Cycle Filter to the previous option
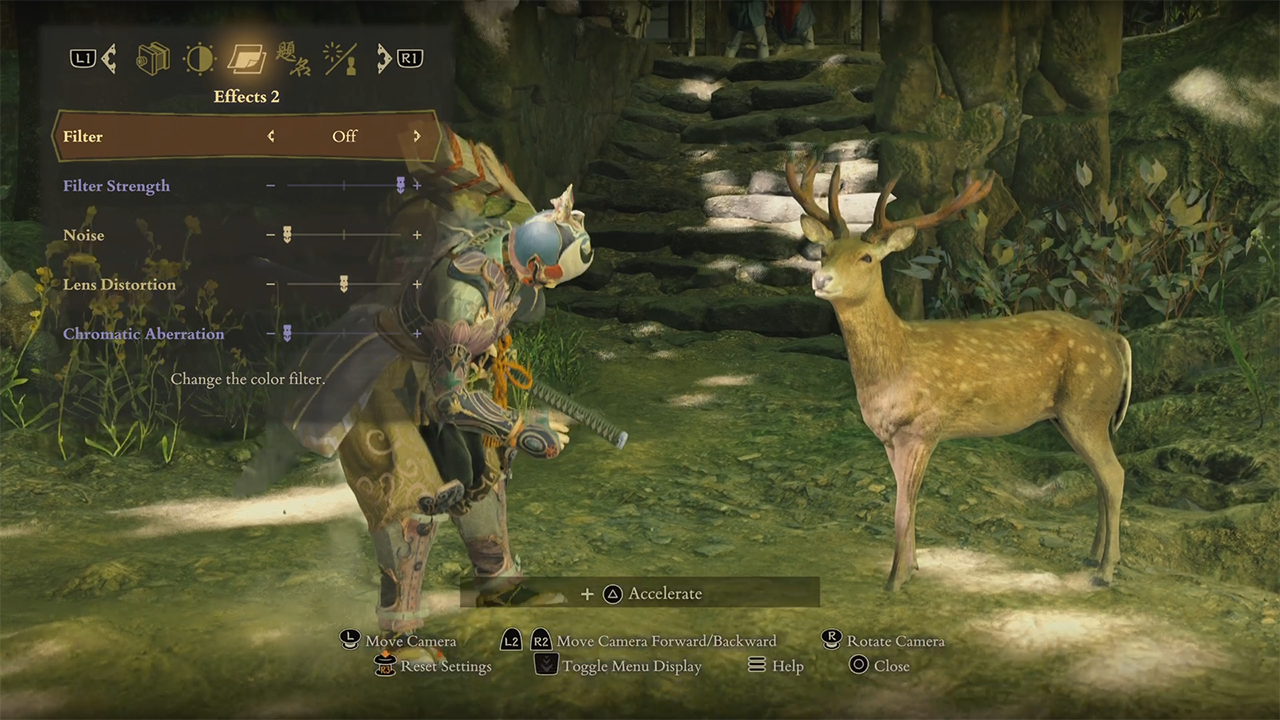Screen dimensions: 1280x720 pos(271,136)
